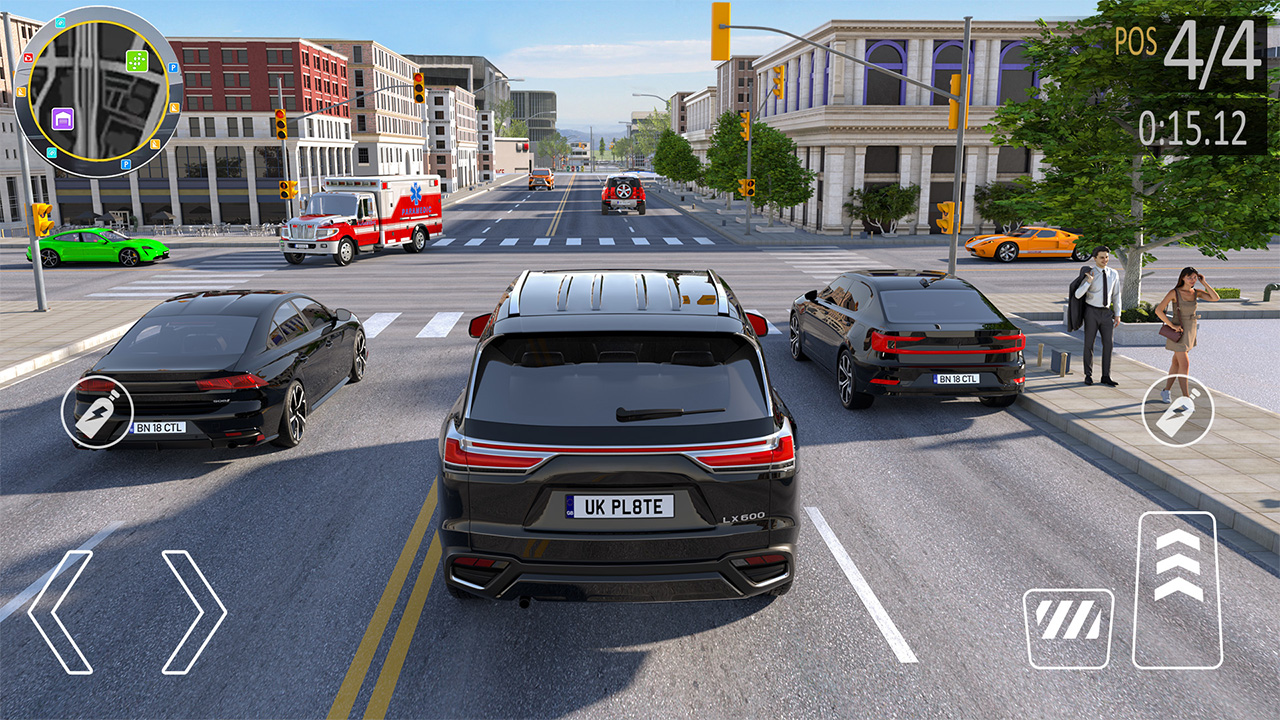Image resolution: width=1280 pixels, height=720 pixels.
Task: Tap the lower blue P icon beneath the minimap
Action: tap(125, 164)
